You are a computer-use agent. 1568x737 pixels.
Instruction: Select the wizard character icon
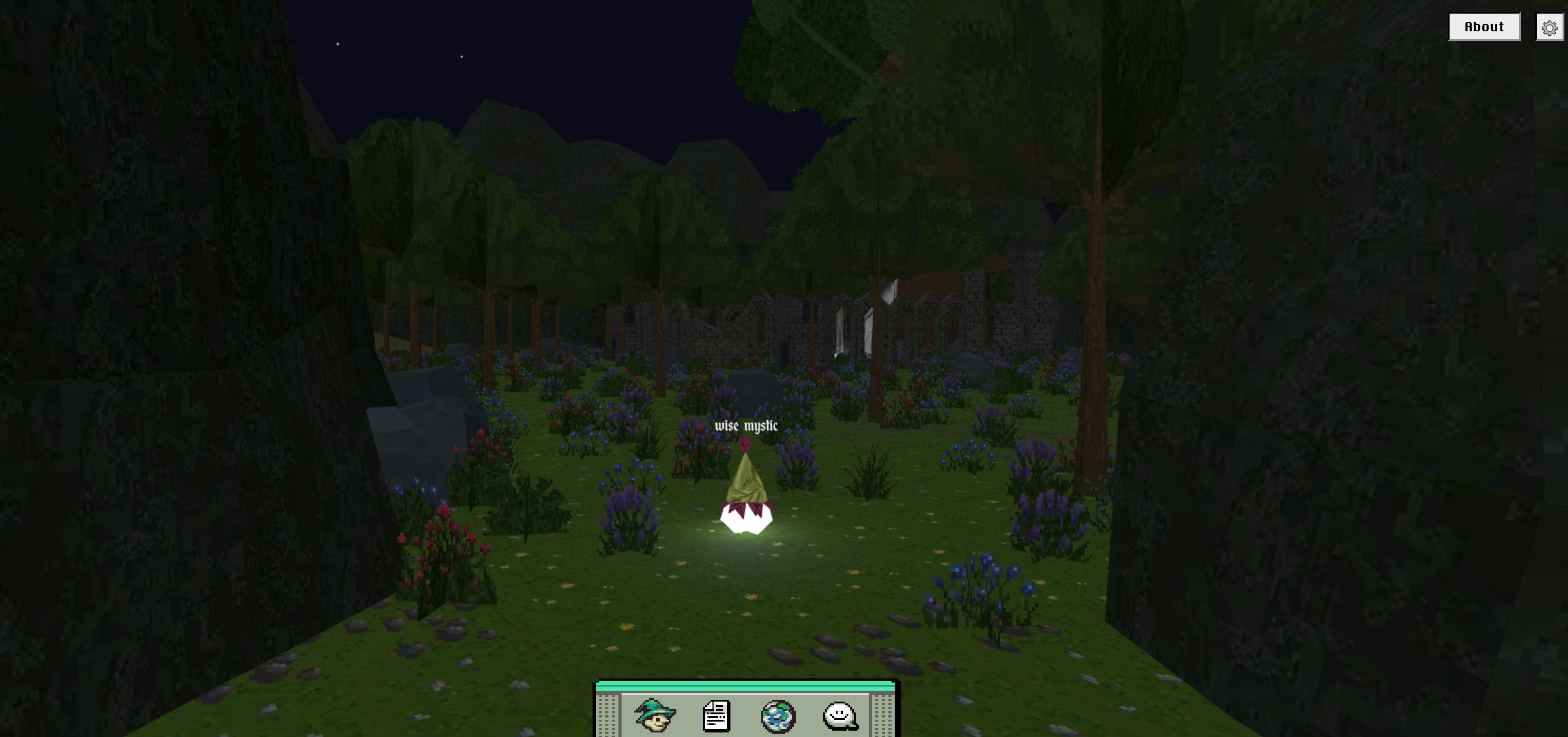point(655,715)
